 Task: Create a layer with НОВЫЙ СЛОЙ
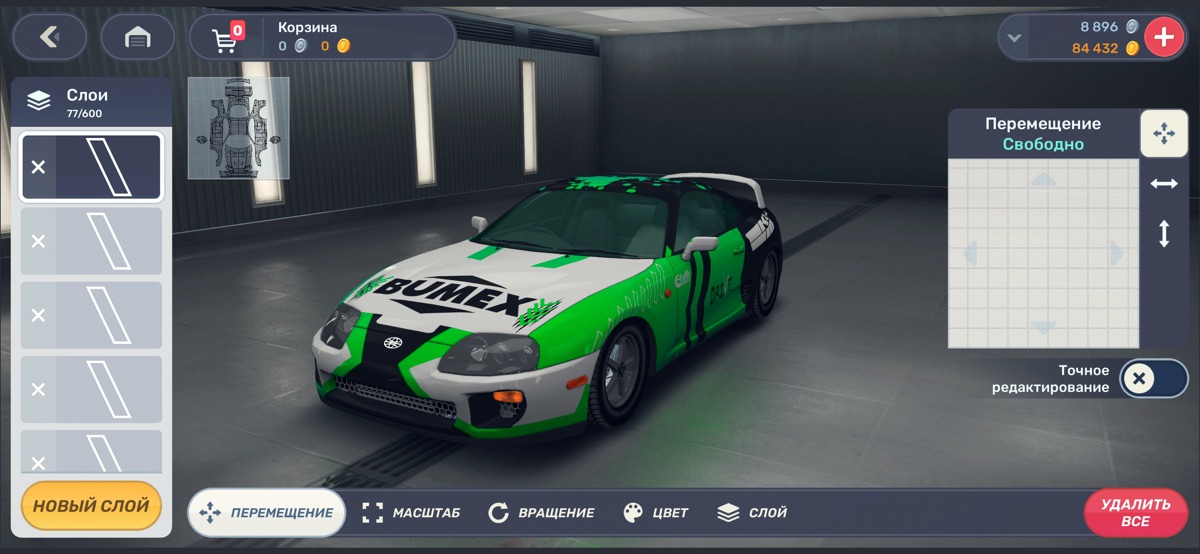pos(91,506)
